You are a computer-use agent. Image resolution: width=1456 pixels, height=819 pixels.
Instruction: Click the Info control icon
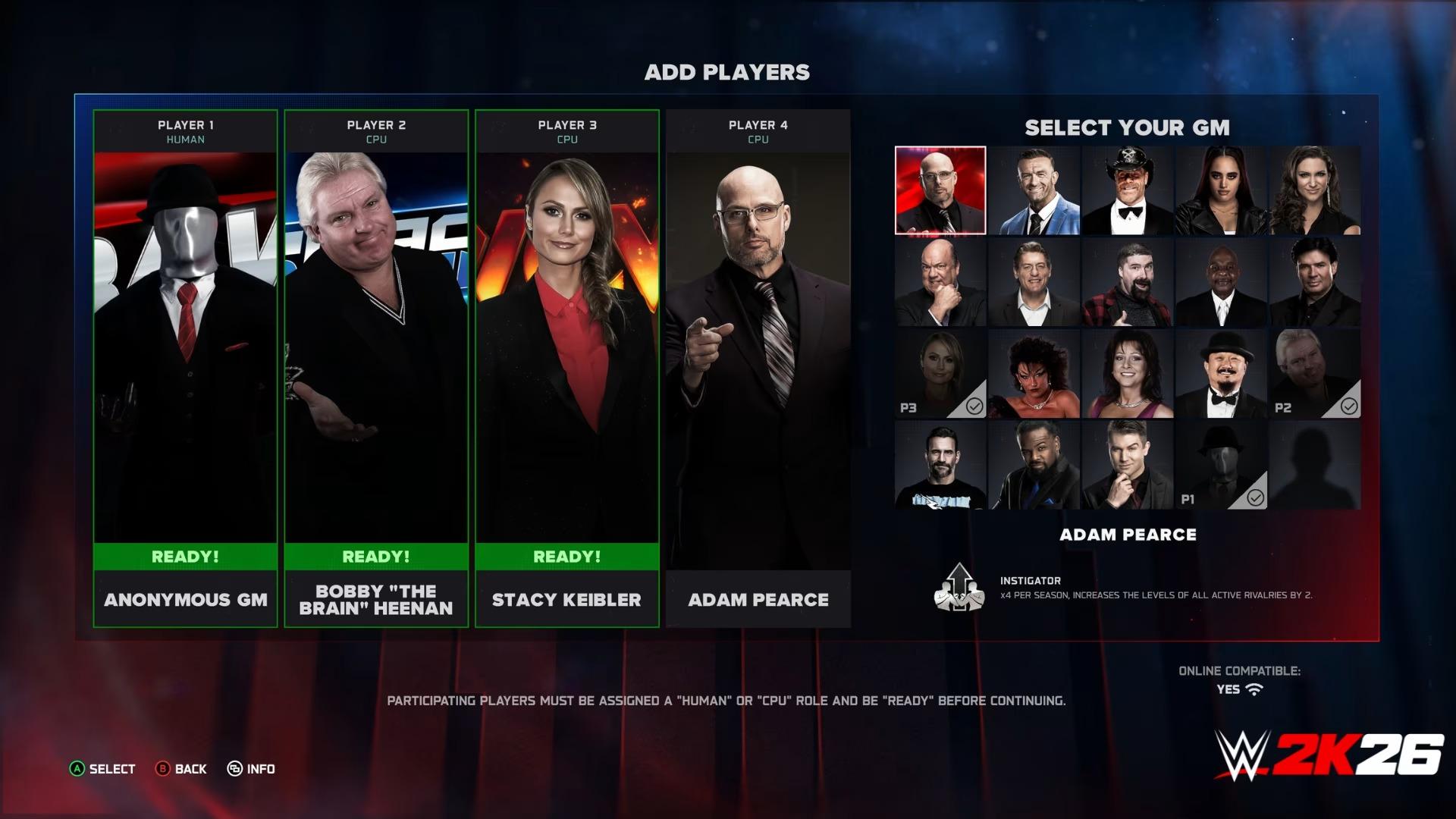coord(236,768)
